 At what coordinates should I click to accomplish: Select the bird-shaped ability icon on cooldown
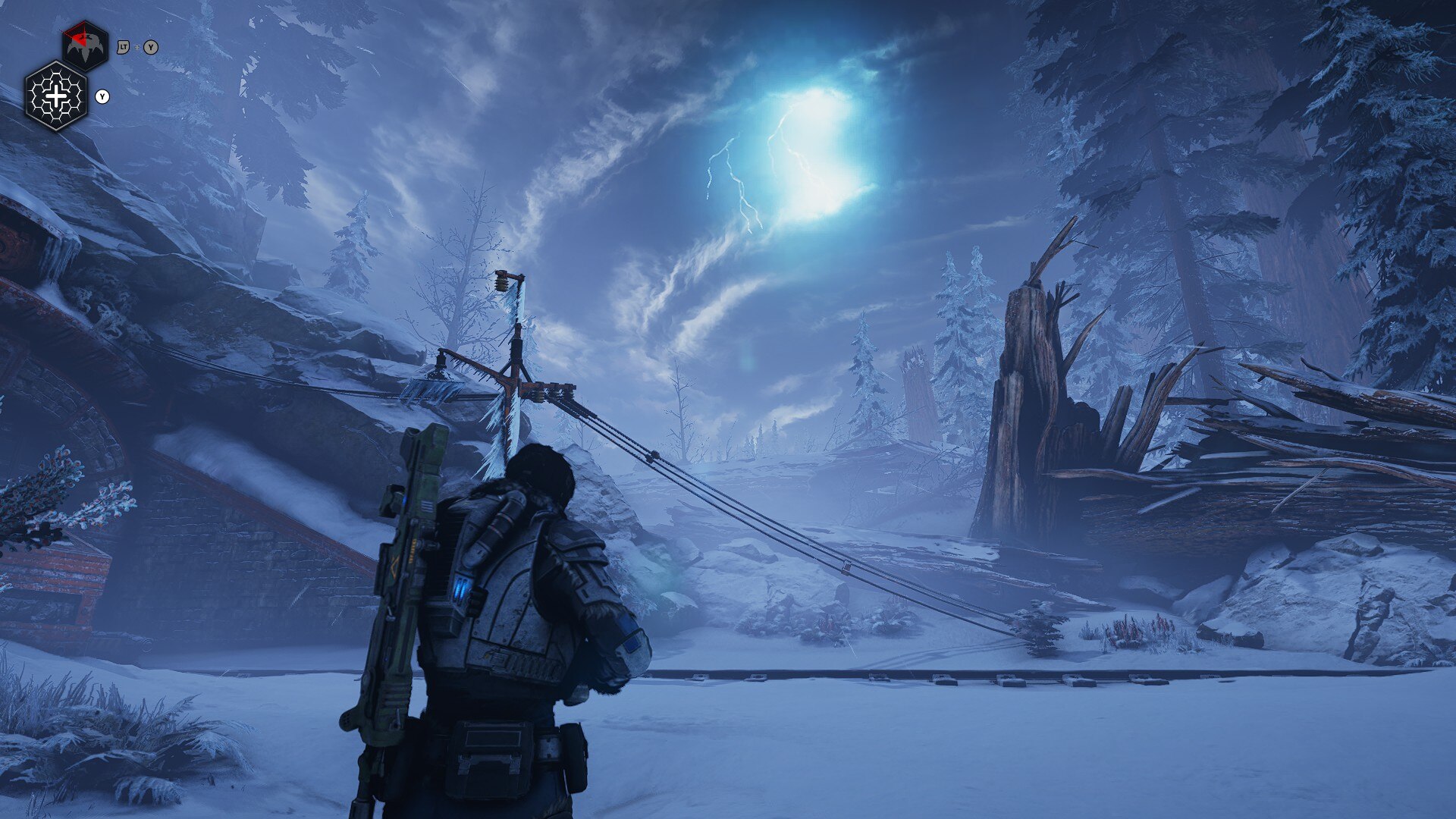85,45
